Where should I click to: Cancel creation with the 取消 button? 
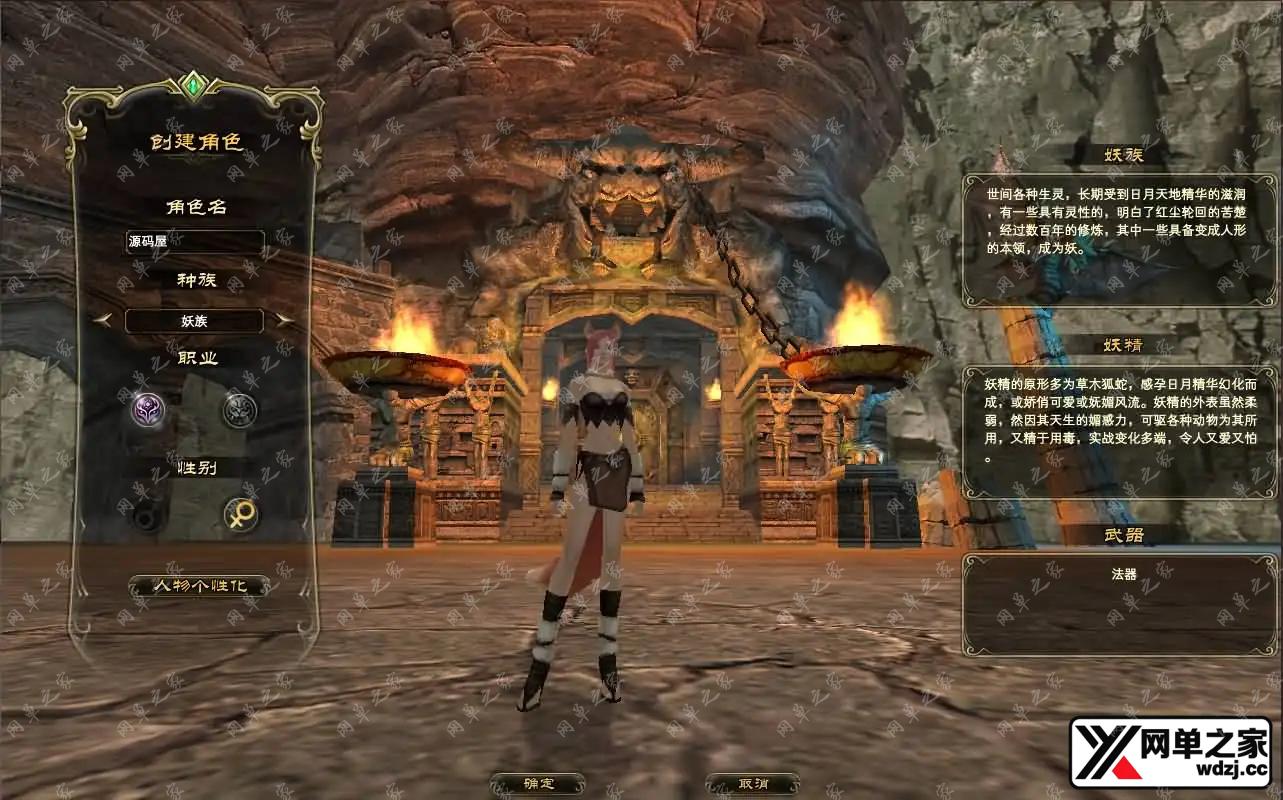pyautogui.click(x=752, y=784)
